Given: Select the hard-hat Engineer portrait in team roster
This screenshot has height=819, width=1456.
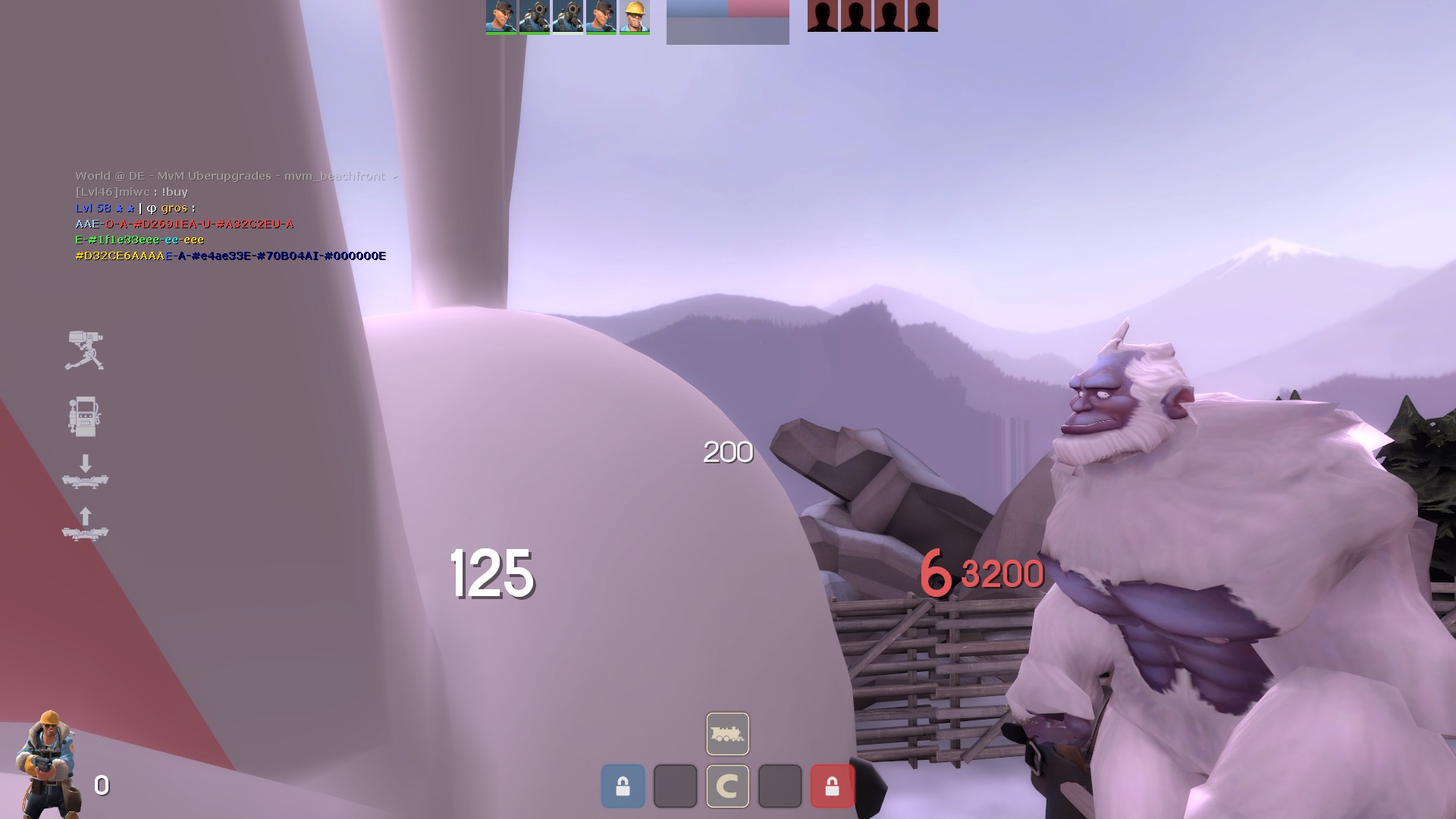Looking at the screenshot, I should pyautogui.click(x=634, y=17).
